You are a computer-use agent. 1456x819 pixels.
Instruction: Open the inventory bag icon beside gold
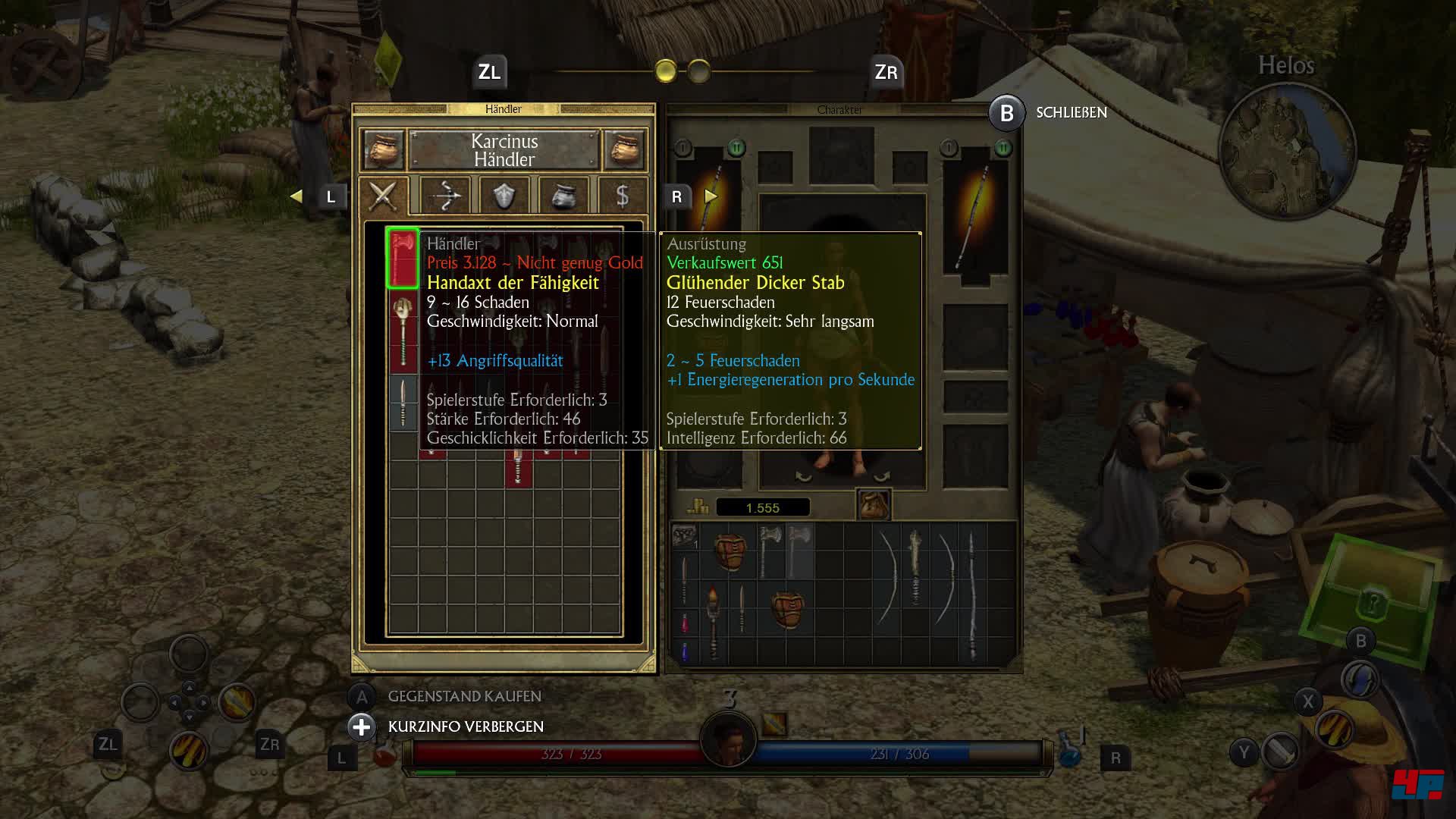coord(873,505)
